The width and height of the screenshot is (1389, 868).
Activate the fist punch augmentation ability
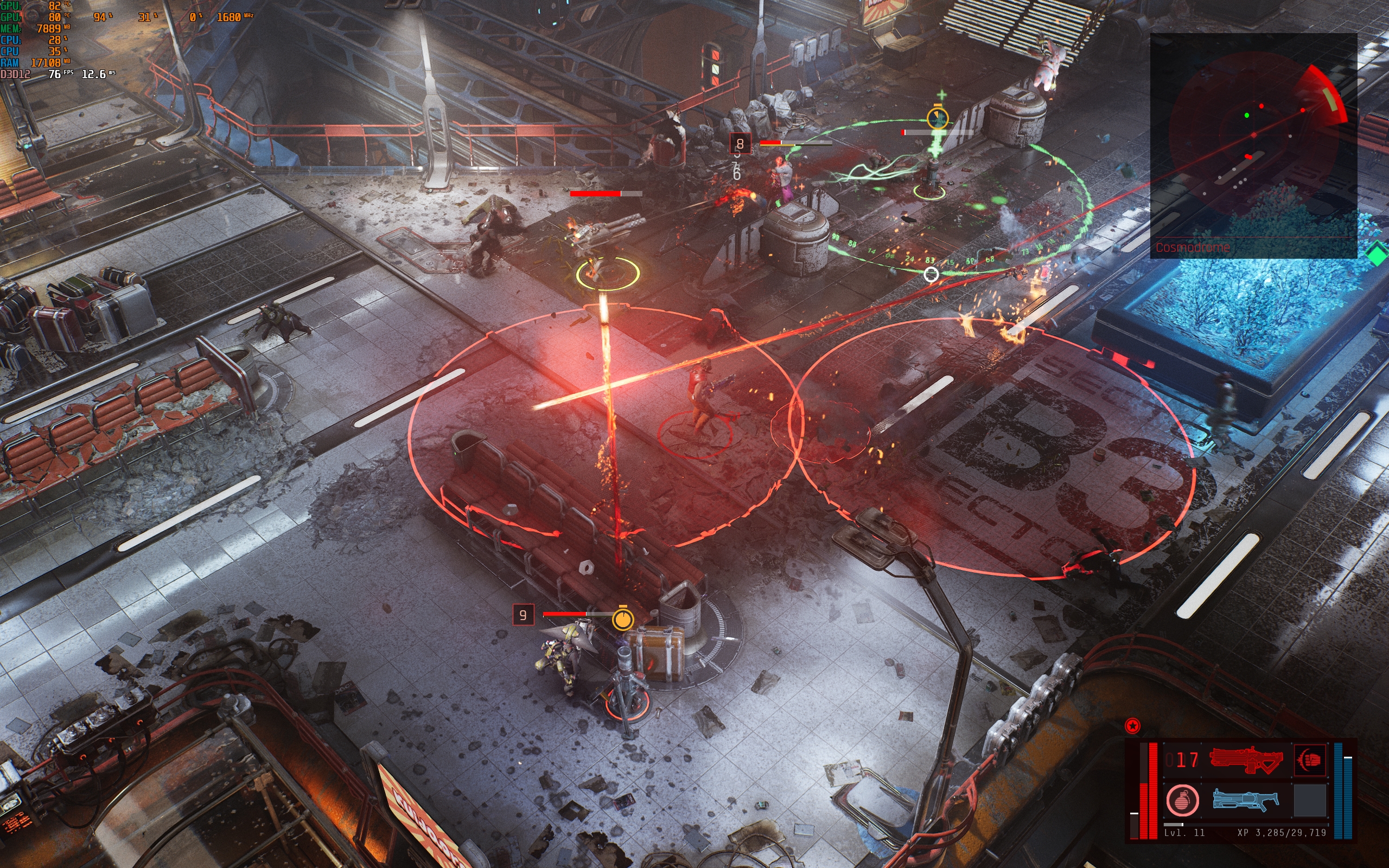tap(1310, 759)
